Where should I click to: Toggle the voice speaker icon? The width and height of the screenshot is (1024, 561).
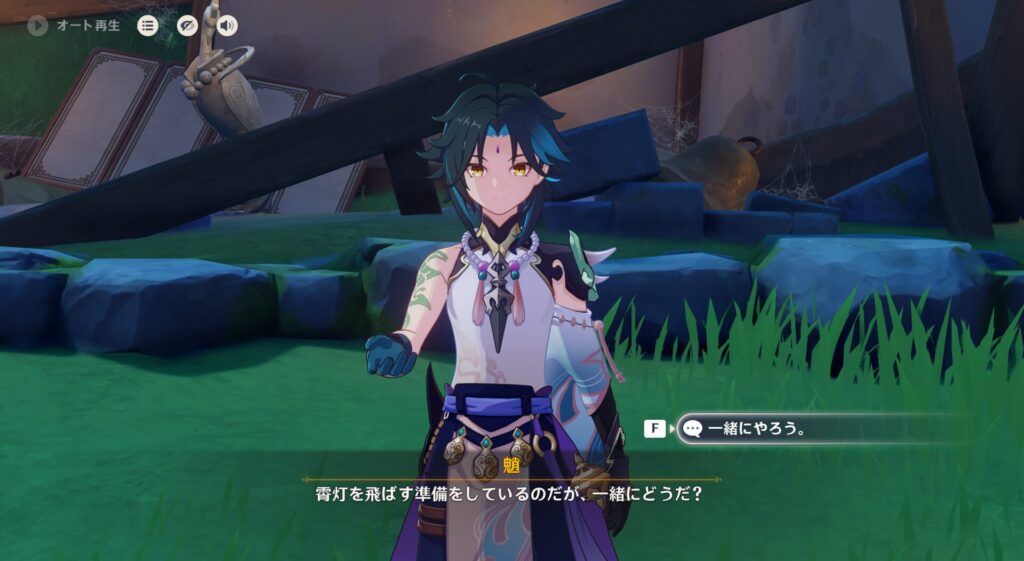pyautogui.click(x=227, y=26)
